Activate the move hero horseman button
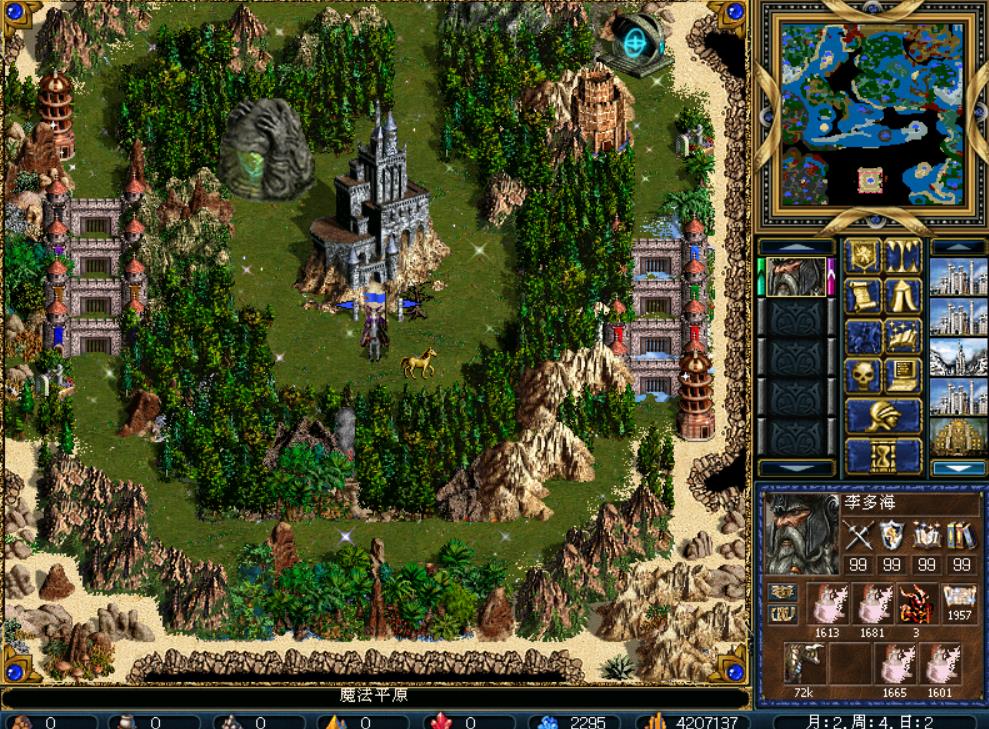 pos(863,337)
